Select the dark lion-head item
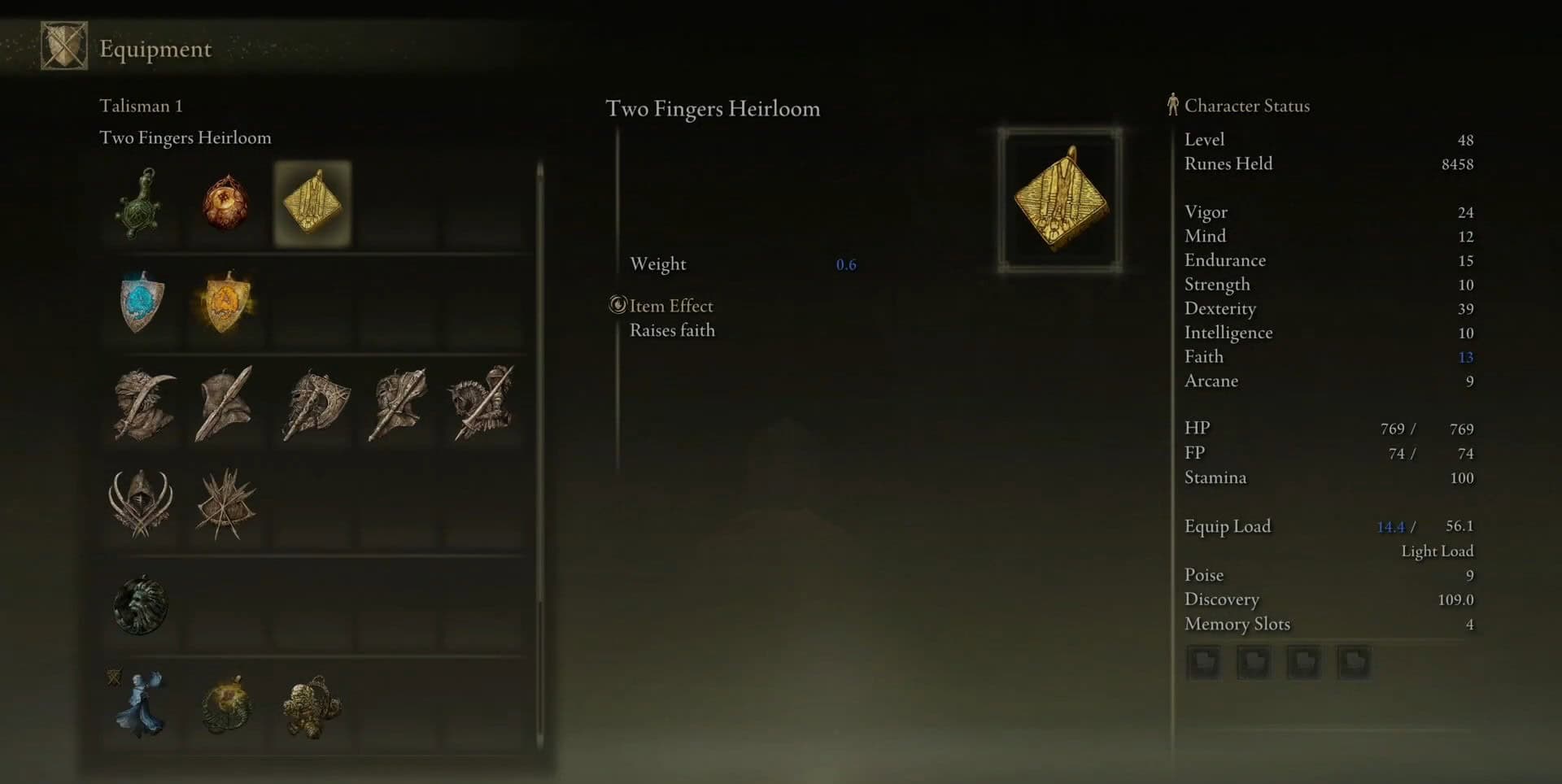This screenshot has width=1562, height=784. [x=140, y=605]
